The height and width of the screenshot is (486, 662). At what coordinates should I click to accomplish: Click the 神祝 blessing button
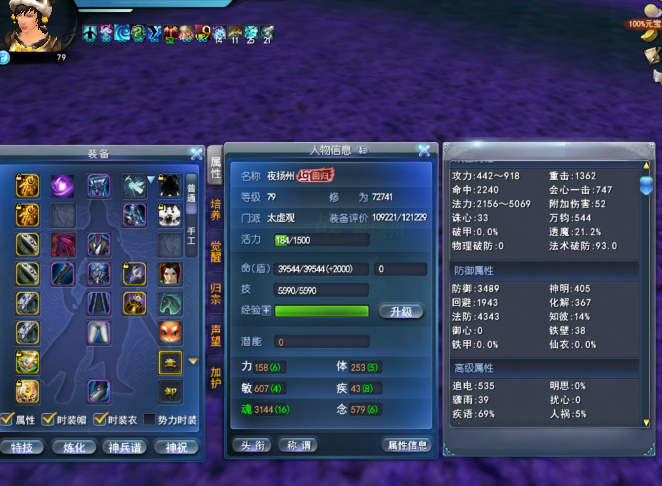(x=176, y=447)
